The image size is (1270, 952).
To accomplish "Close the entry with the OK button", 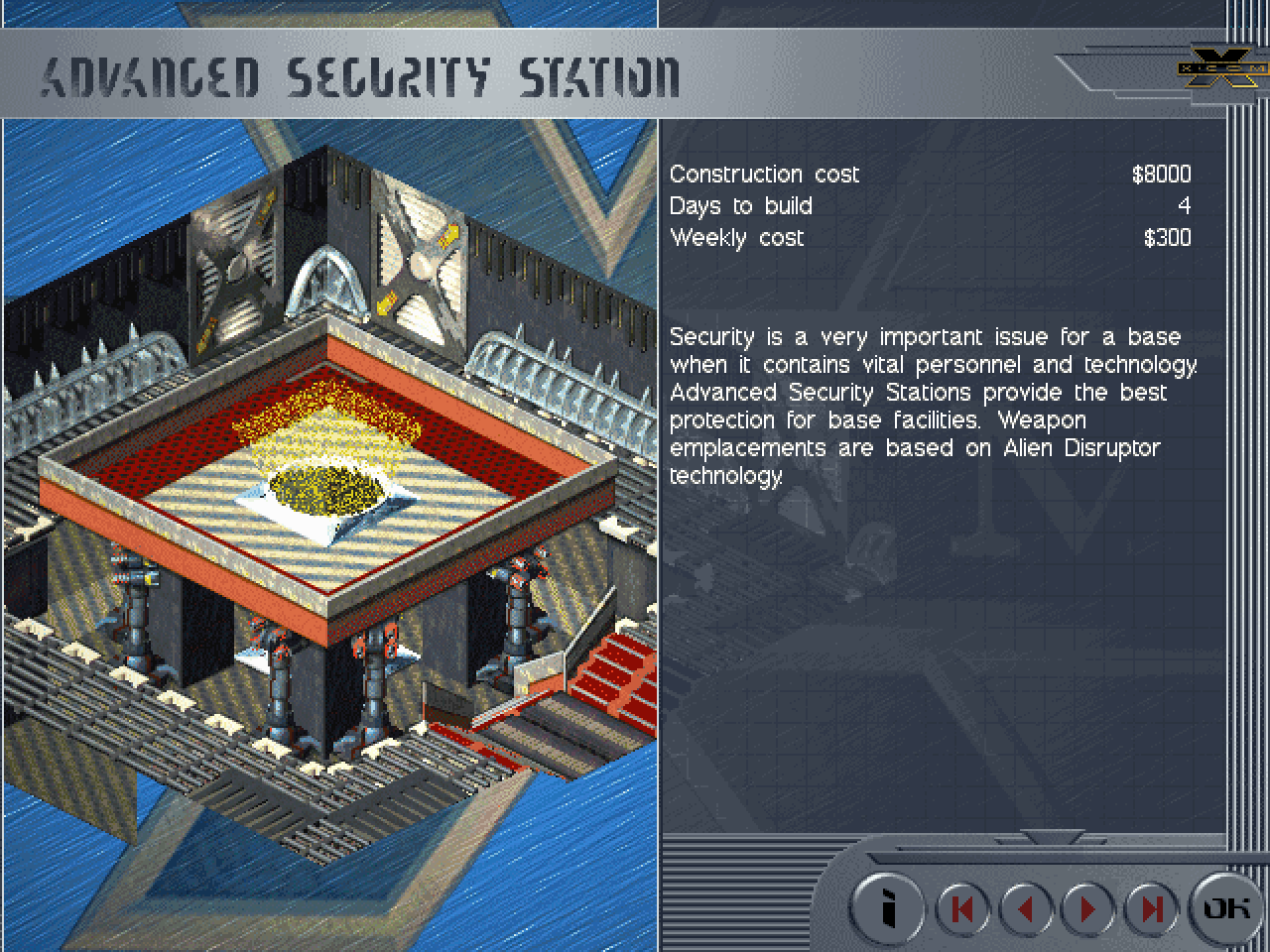I will click(x=1224, y=906).
